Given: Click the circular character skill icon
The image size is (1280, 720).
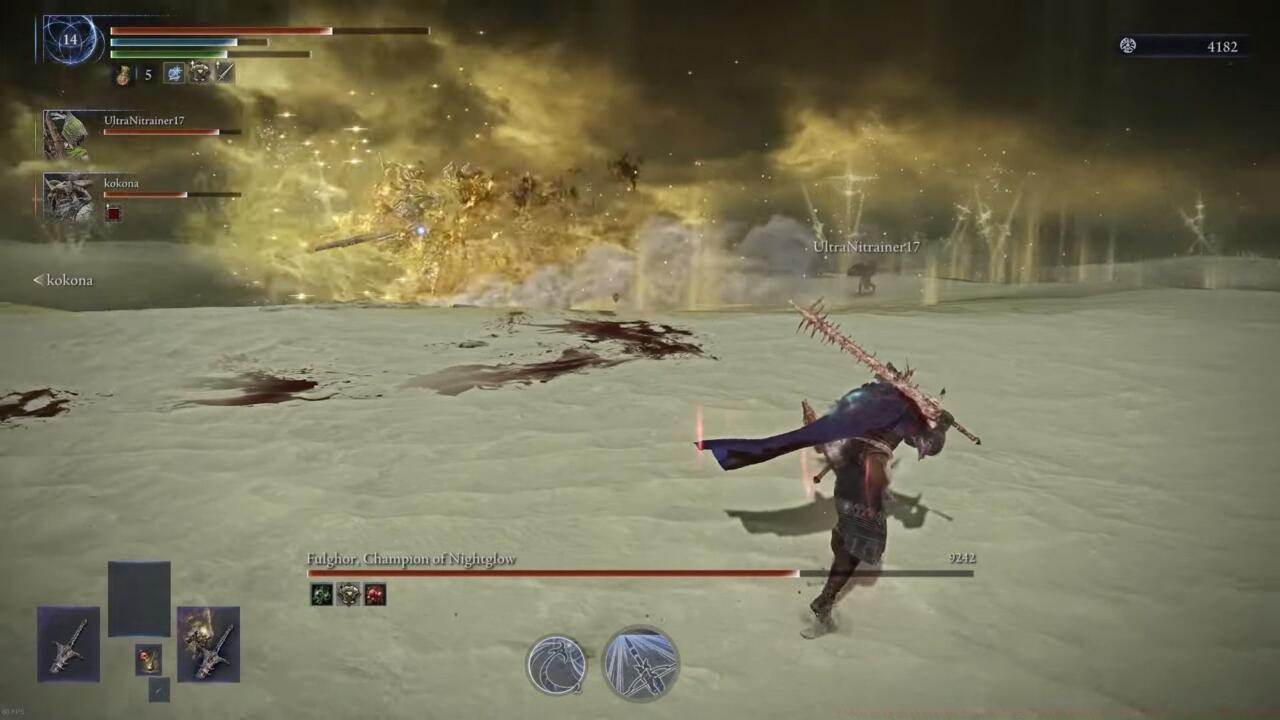Looking at the screenshot, I should click(x=555, y=663).
